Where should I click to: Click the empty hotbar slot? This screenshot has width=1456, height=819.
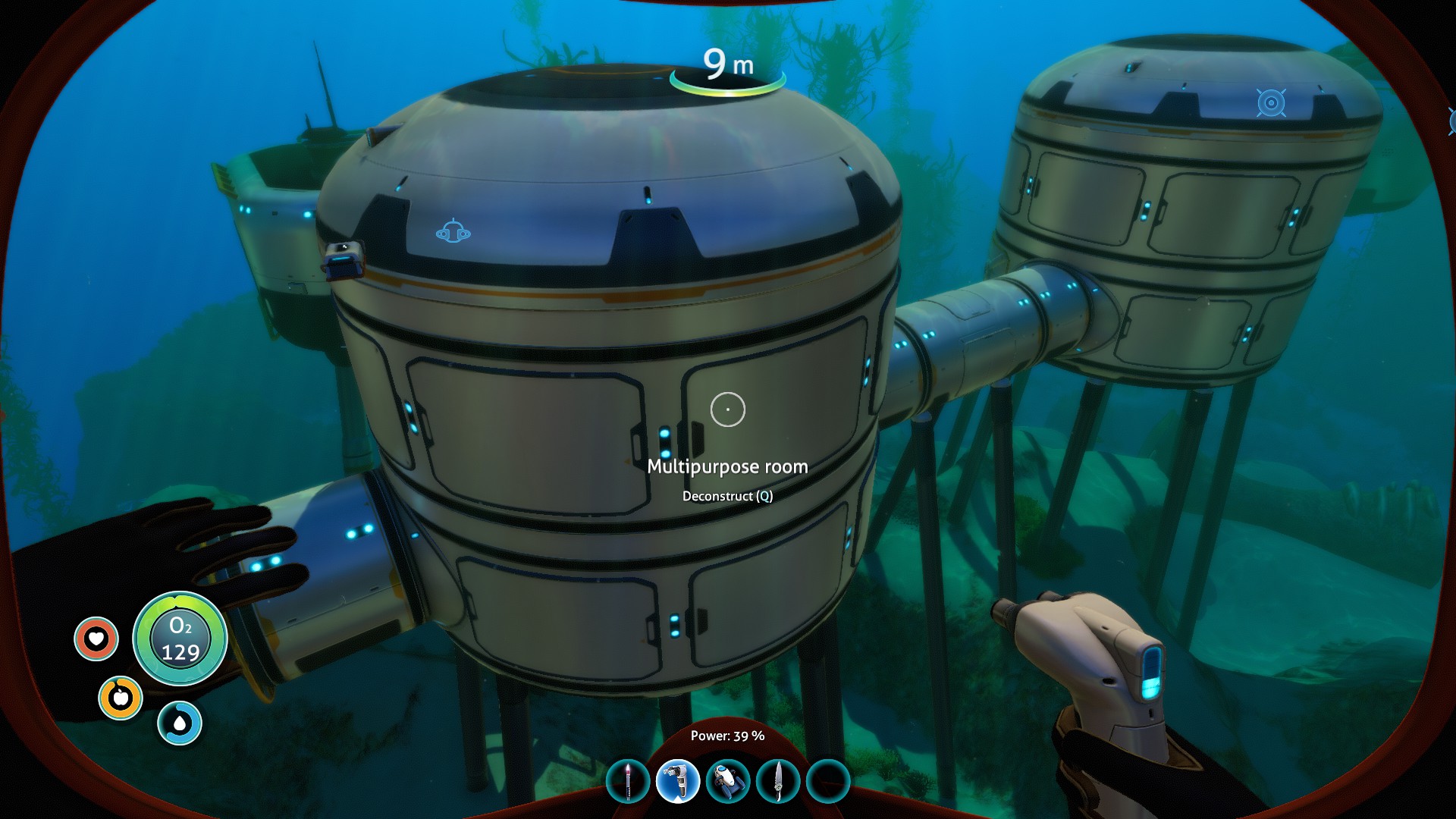pyautogui.click(x=827, y=781)
